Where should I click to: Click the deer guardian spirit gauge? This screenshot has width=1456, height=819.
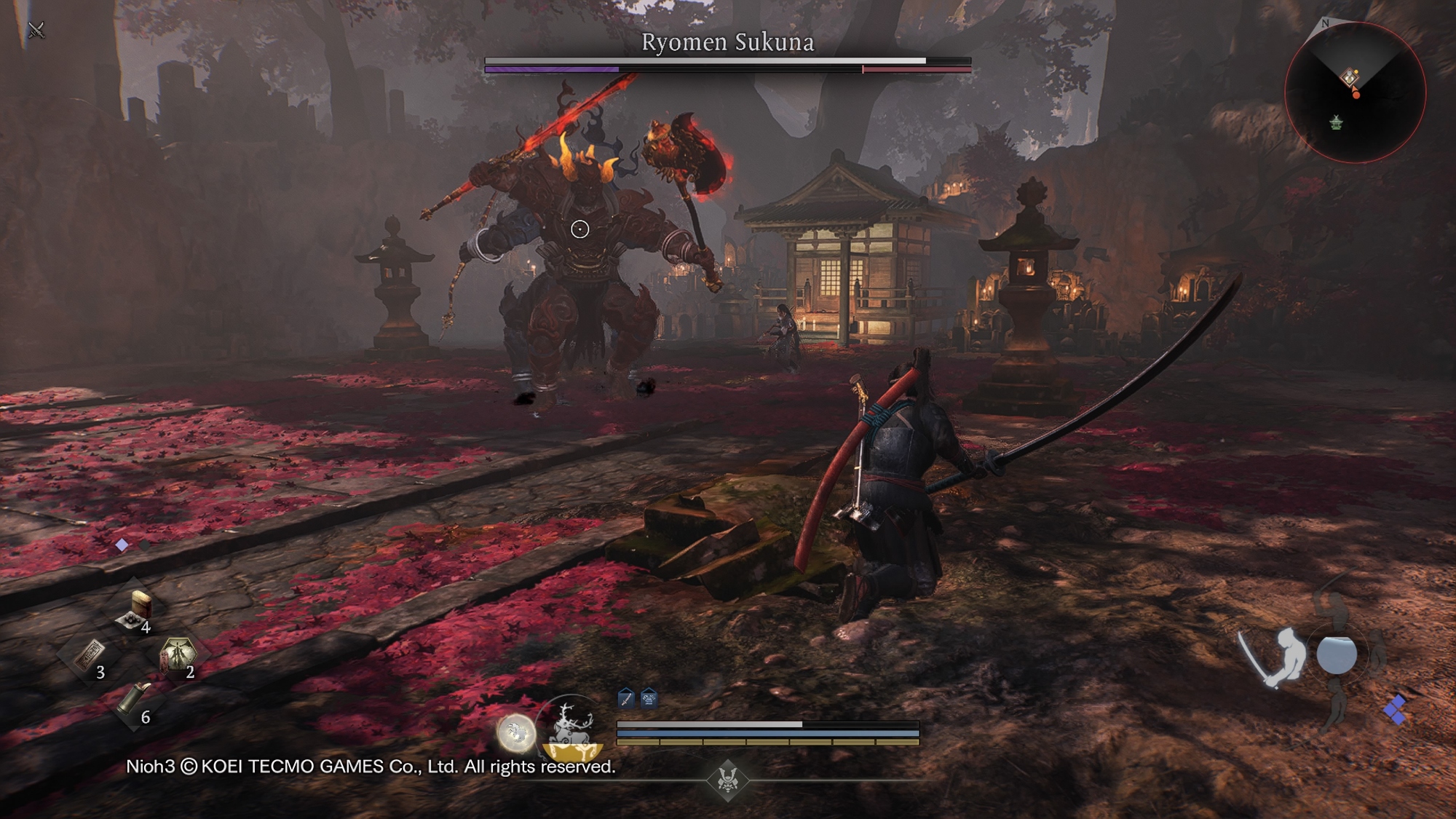pyautogui.click(x=573, y=729)
